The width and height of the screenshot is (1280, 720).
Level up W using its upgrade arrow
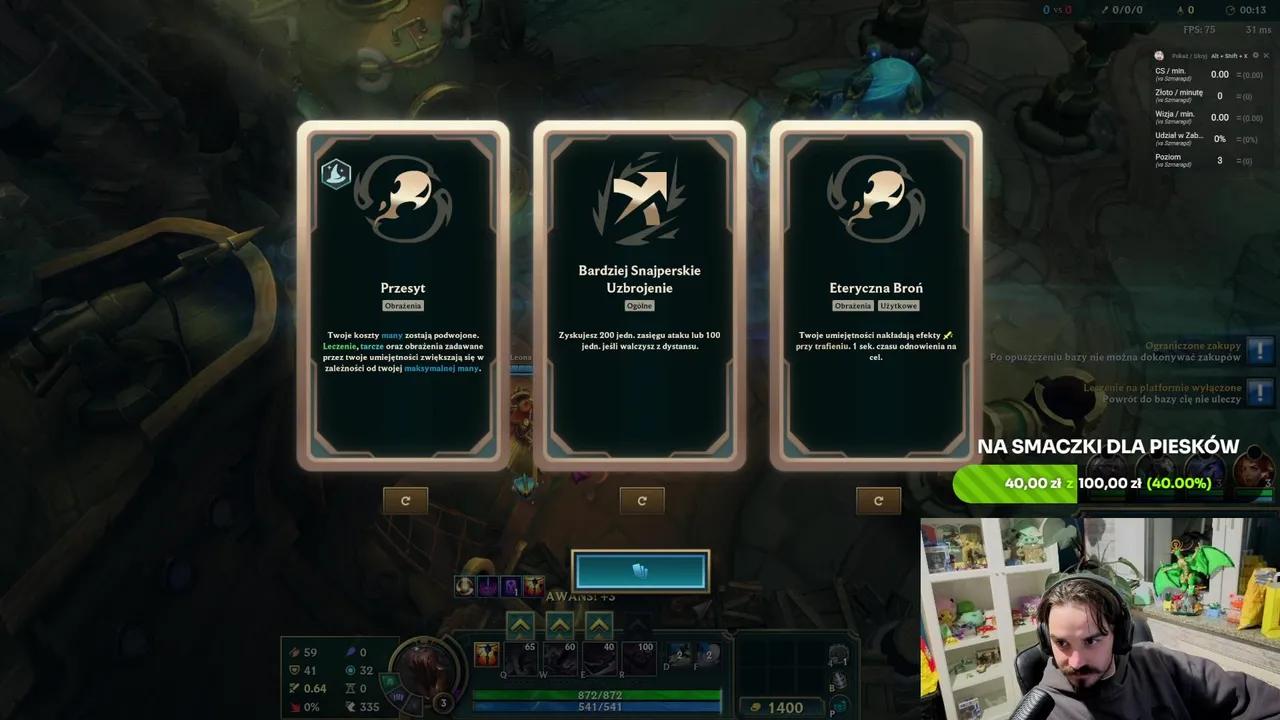pyautogui.click(x=559, y=623)
